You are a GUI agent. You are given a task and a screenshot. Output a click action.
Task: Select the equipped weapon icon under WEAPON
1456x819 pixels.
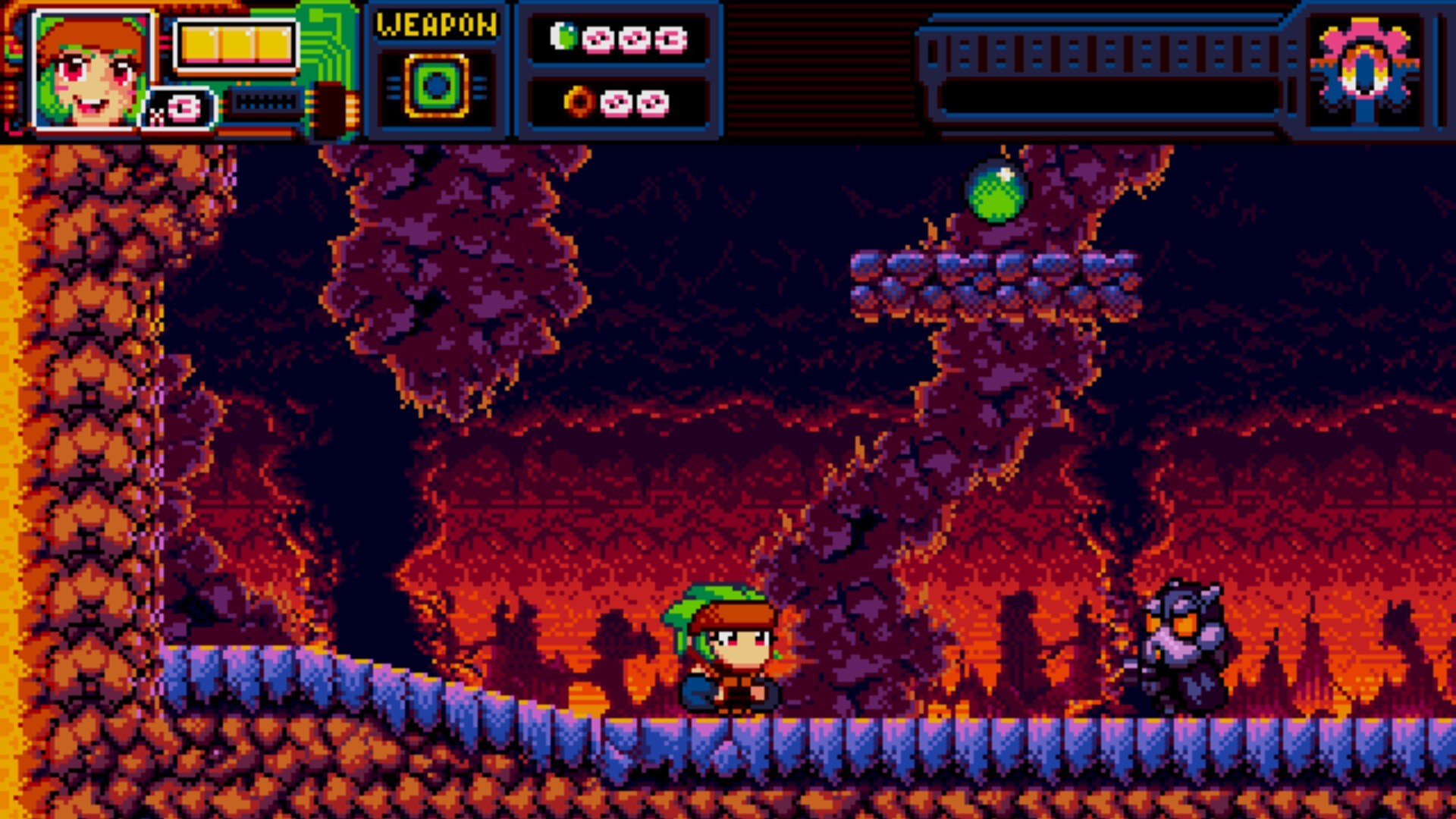[436, 86]
